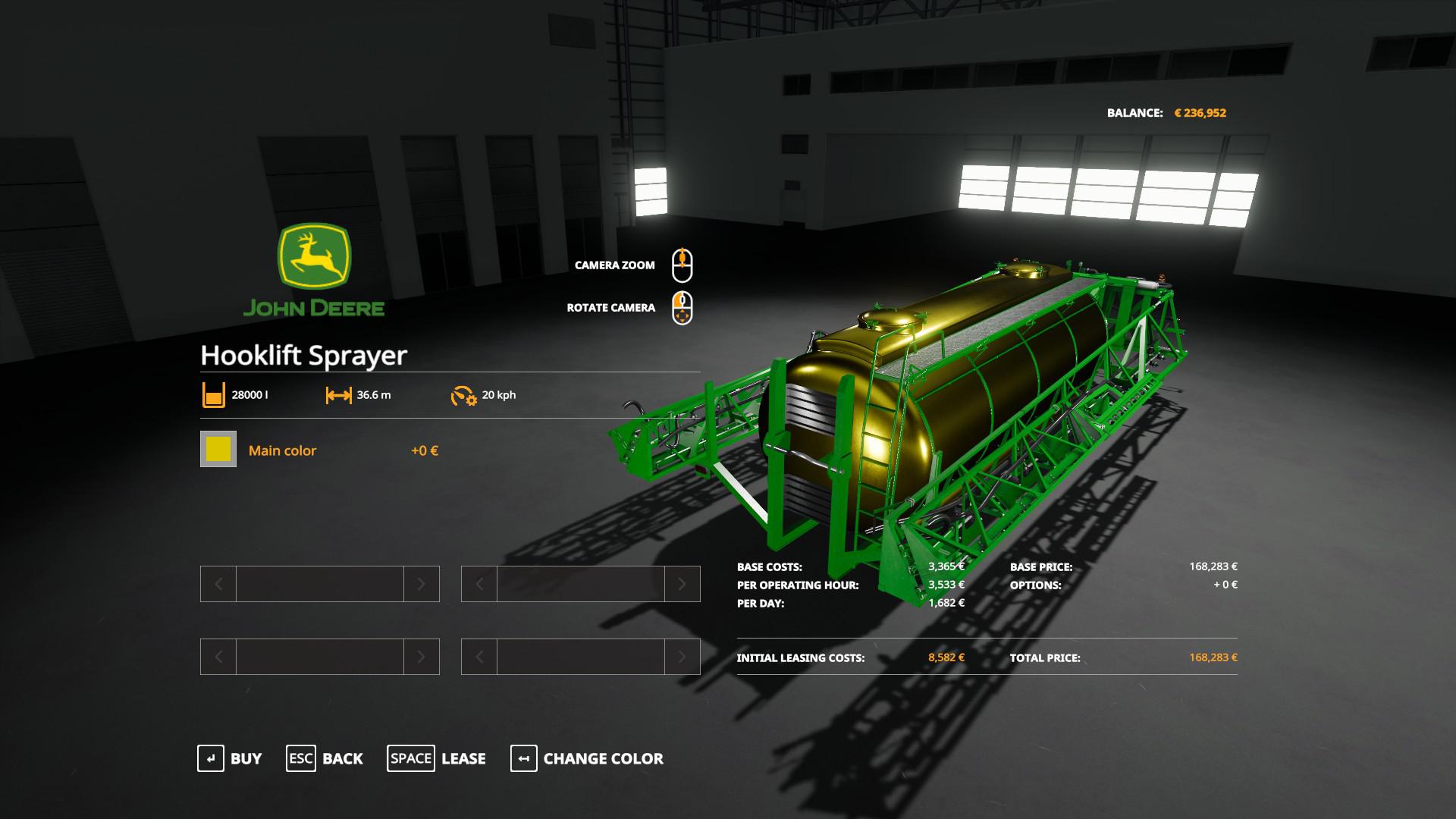Lease the Hooklift Sprayer
The height and width of the screenshot is (819, 1456).
[437, 758]
